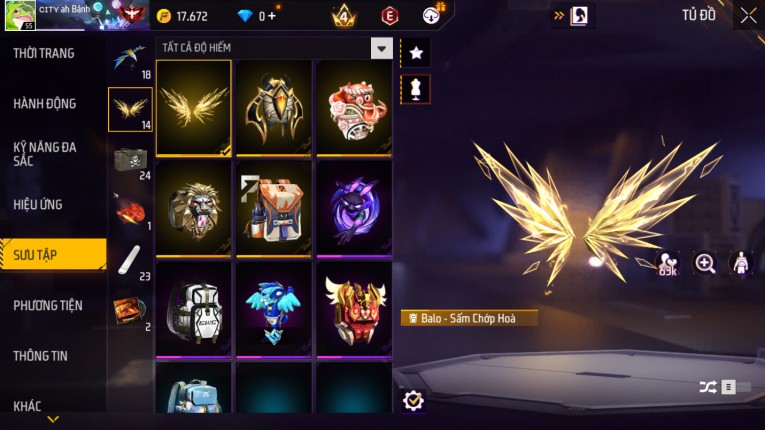The image size is (765, 430).
Task: Select the golden wings backpack item
Action: point(194,107)
